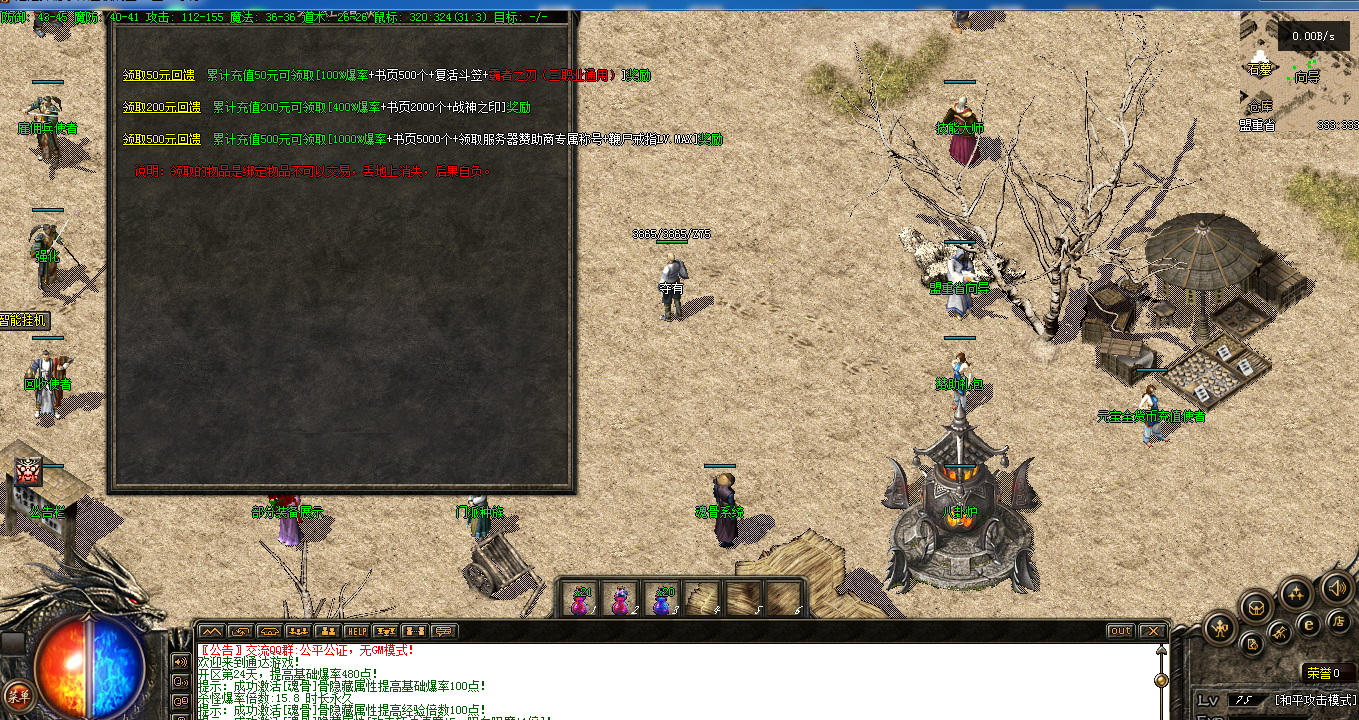The height and width of the screenshot is (720, 1359).
Task: Toggle the 智能挂机 auto-battle button
Action: coord(24,321)
